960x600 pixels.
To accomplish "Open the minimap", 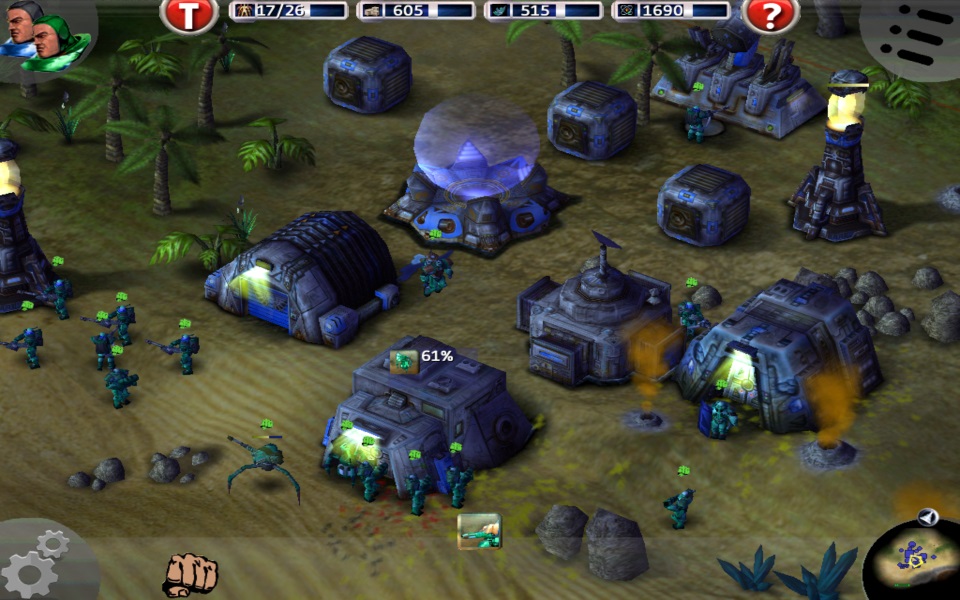I will point(911,557).
